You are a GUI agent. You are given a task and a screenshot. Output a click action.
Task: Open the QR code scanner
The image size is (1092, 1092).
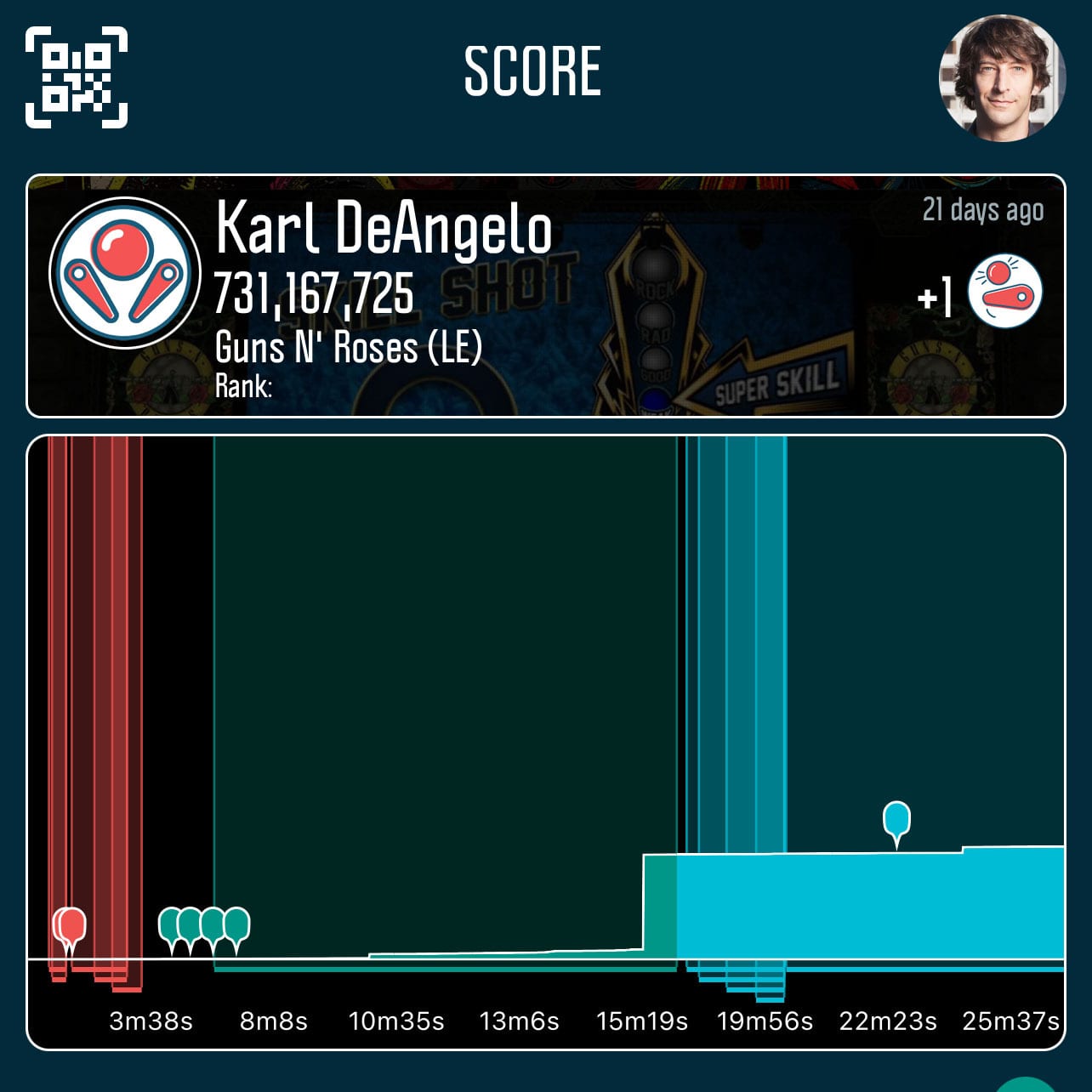pyautogui.click(x=77, y=77)
